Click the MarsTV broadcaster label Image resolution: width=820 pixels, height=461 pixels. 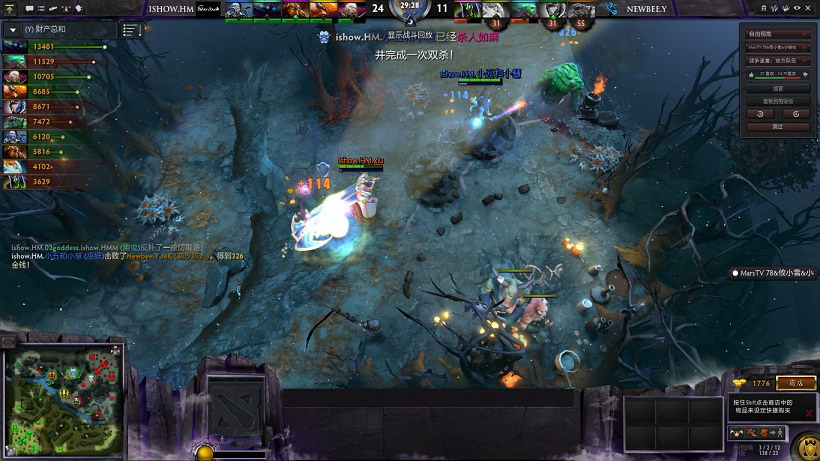pyautogui.click(x=773, y=272)
